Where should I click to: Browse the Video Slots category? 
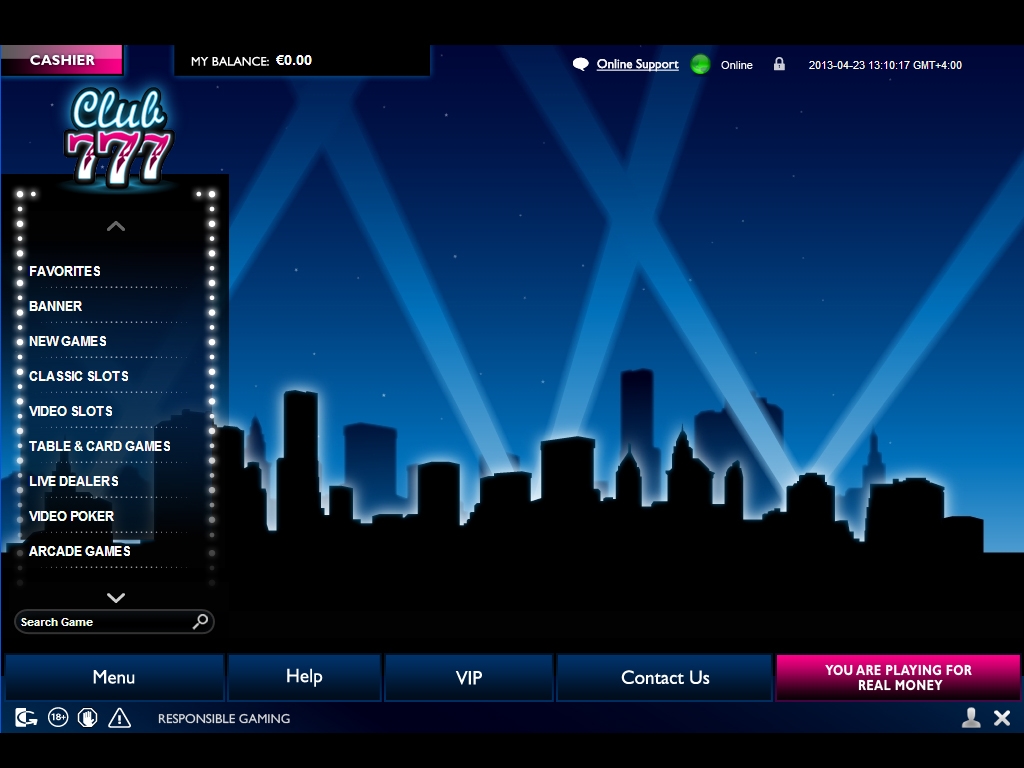(x=71, y=411)
